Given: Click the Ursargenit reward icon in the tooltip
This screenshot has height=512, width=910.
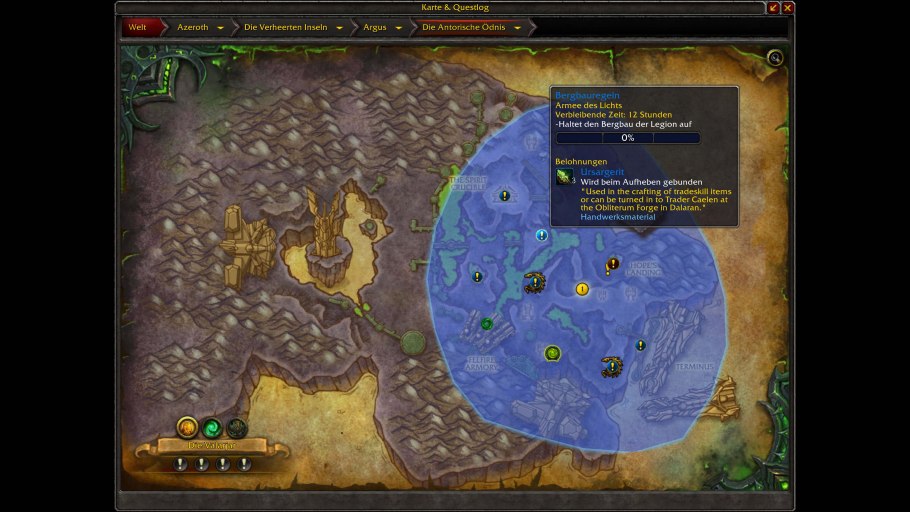Looking at the screenshot, I should coord(566,177).
